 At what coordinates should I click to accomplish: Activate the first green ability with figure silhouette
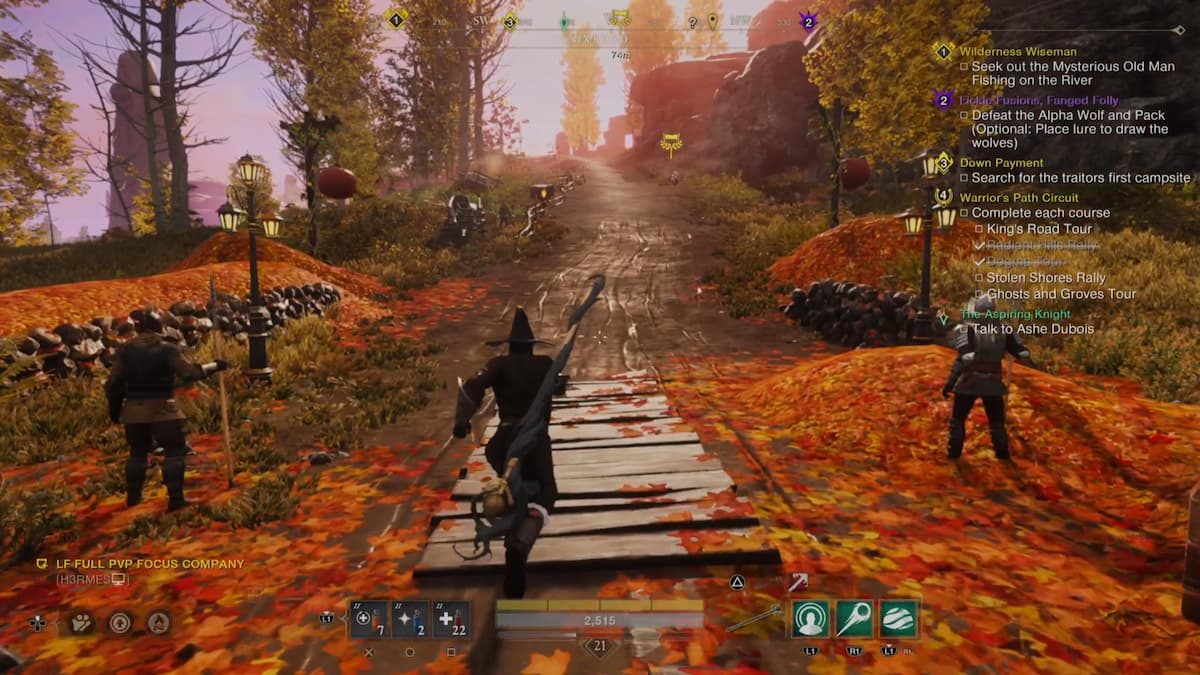[x=810, y=619]
